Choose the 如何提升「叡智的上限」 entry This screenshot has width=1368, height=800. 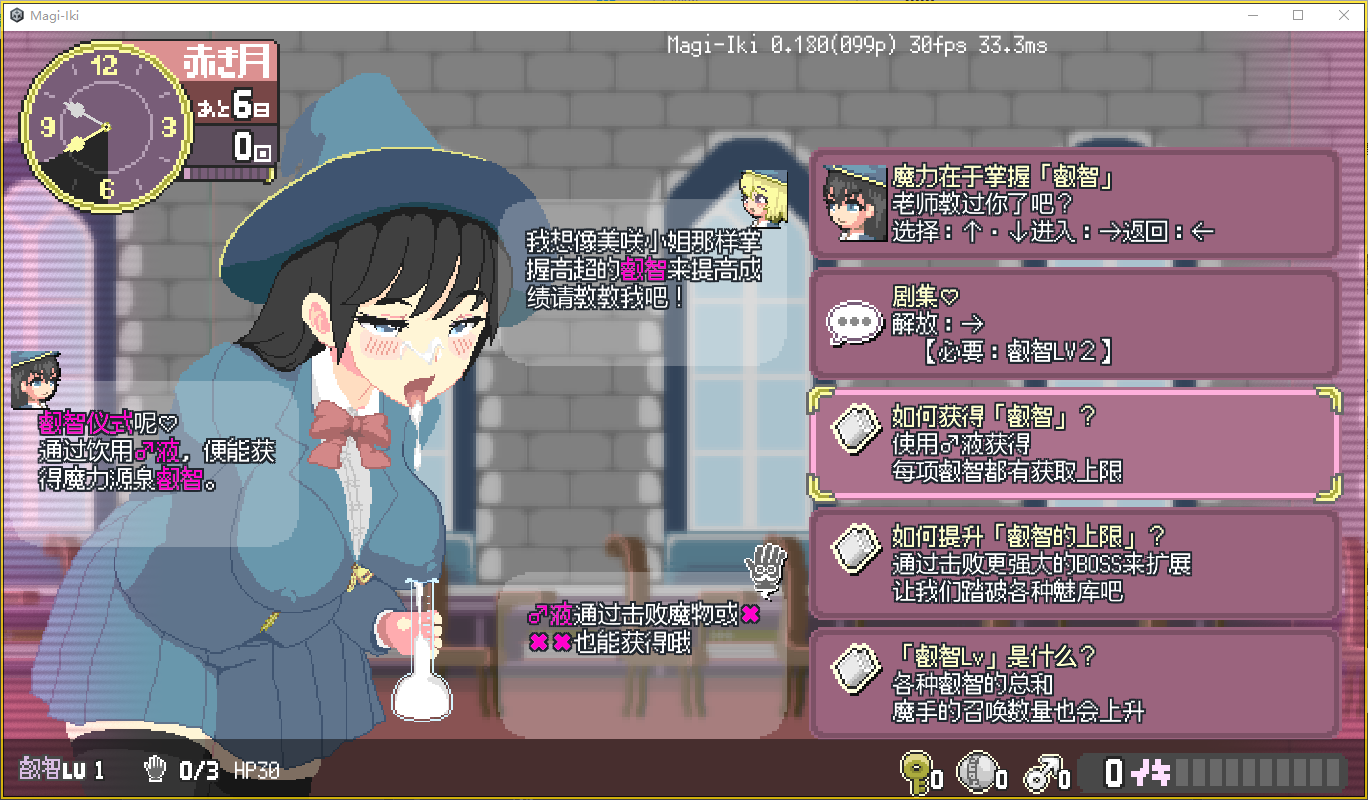coord(1074,563)
